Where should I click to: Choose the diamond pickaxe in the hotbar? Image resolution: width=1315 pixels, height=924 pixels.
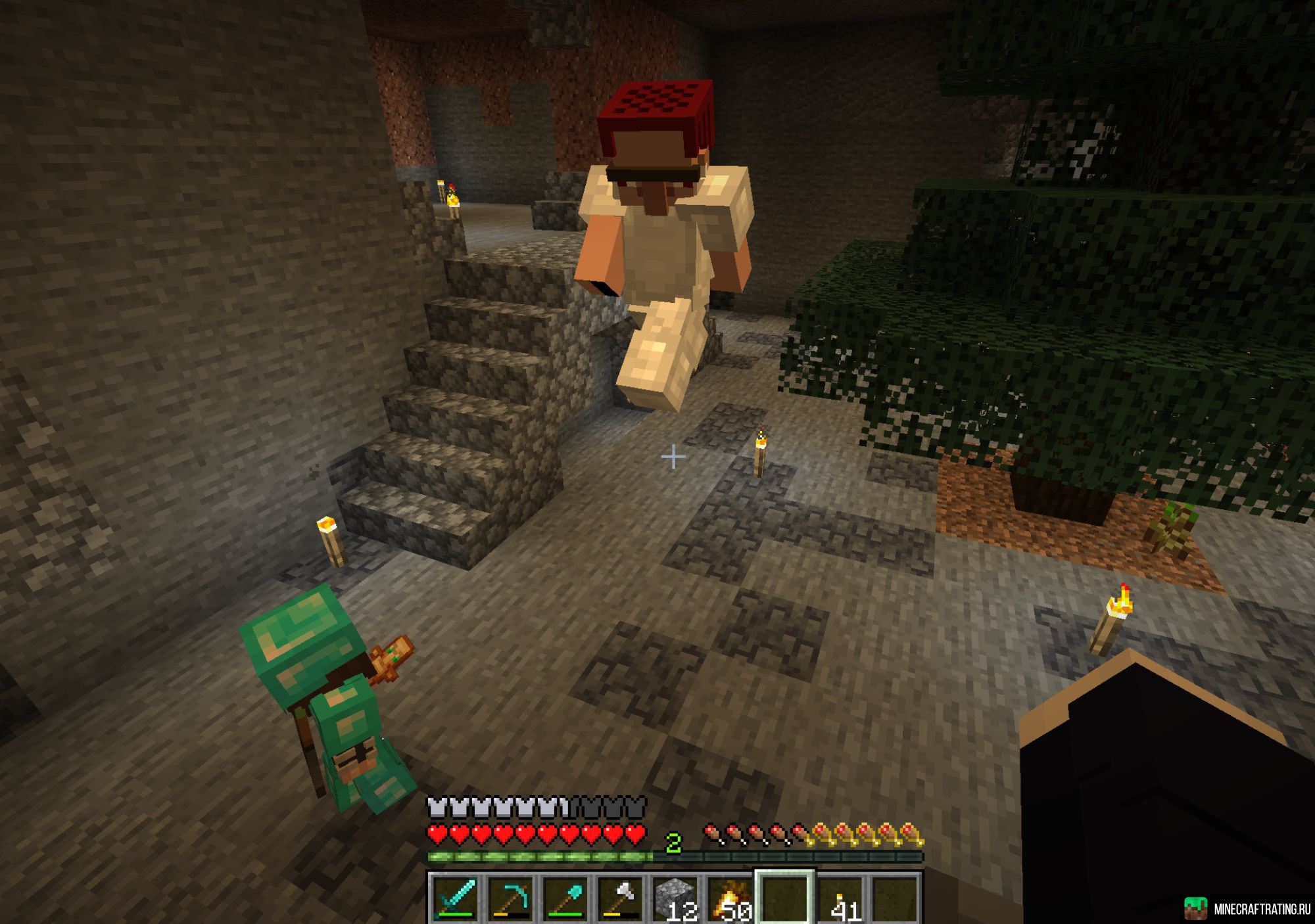coord(511,898)
